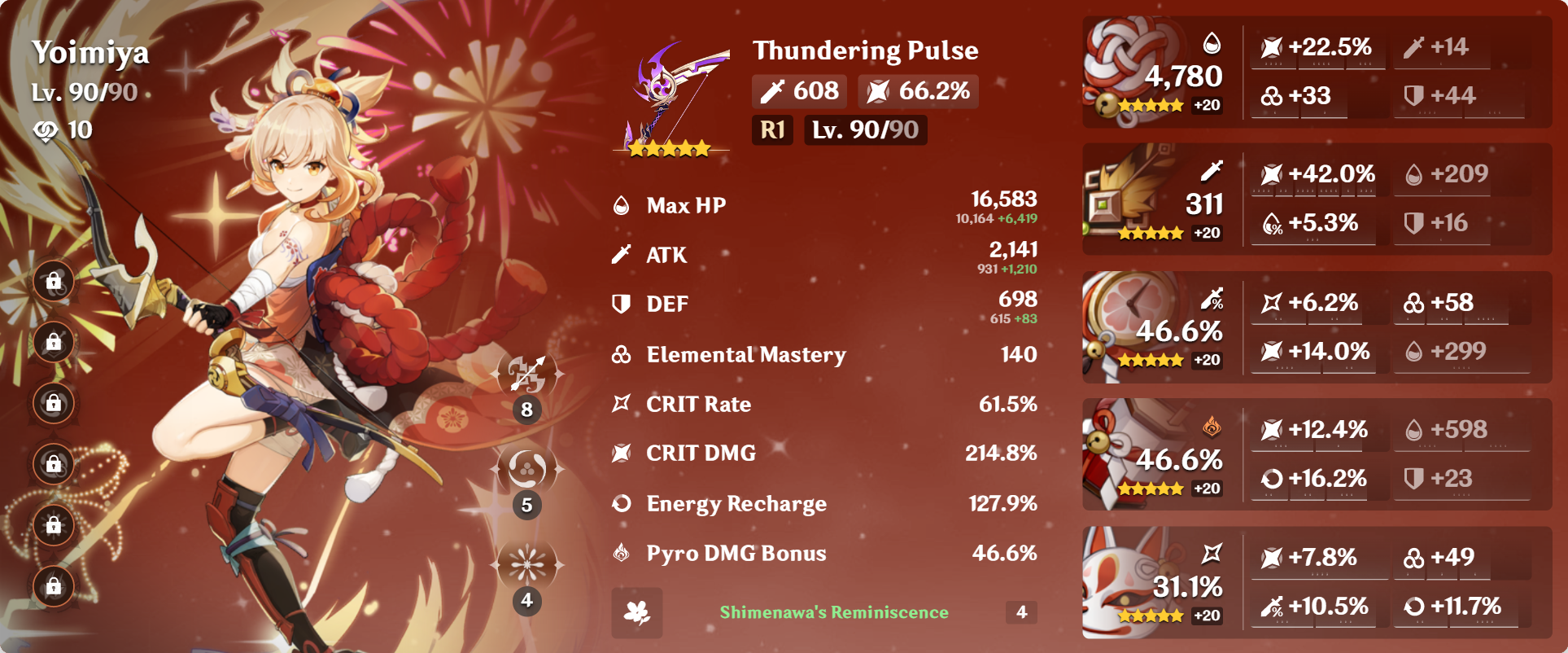Click the Shimenawa's Reminiscence set icon

(636, 611)
